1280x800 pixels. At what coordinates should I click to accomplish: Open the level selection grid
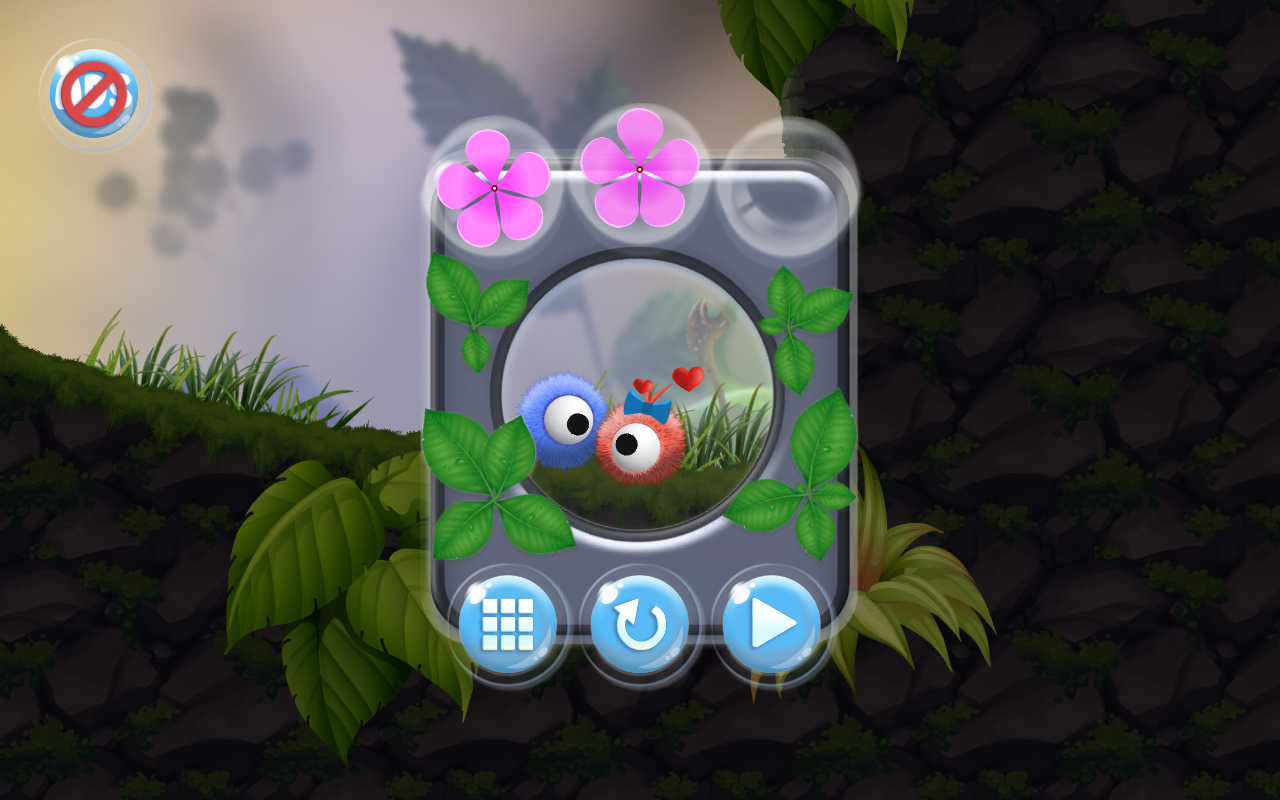(512, 622)
